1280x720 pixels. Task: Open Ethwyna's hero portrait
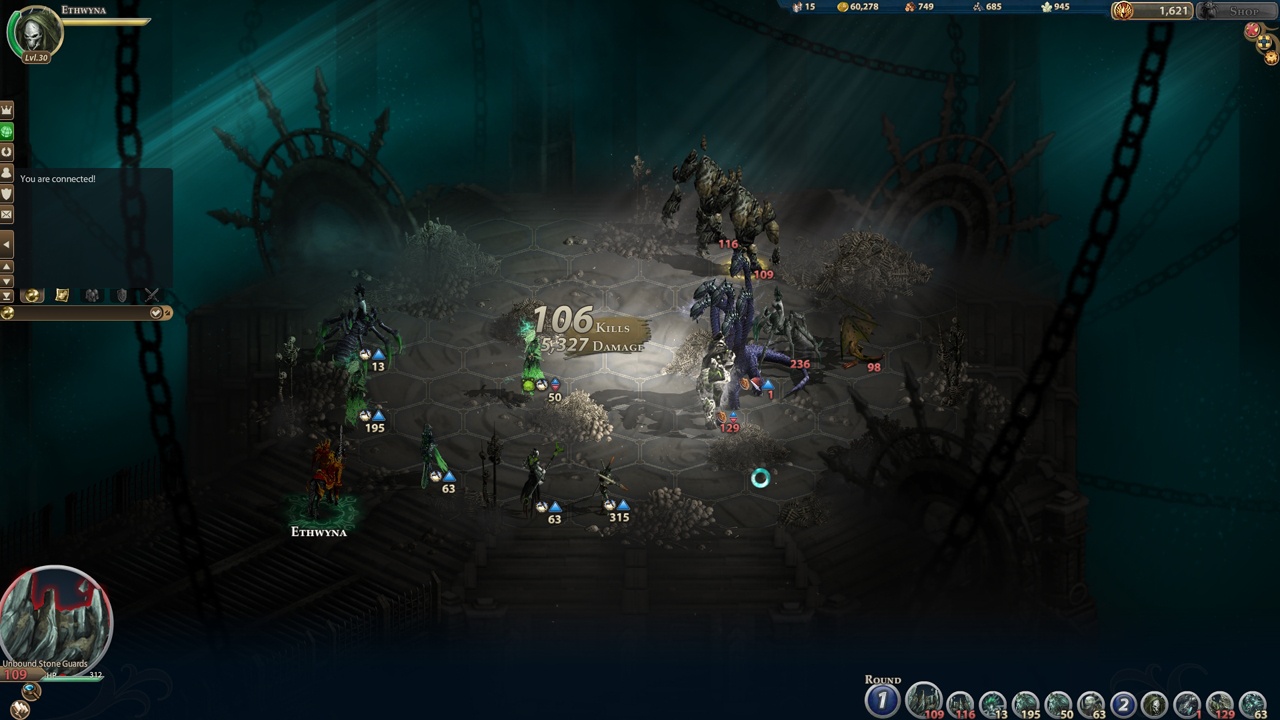[x=36, y=32]
